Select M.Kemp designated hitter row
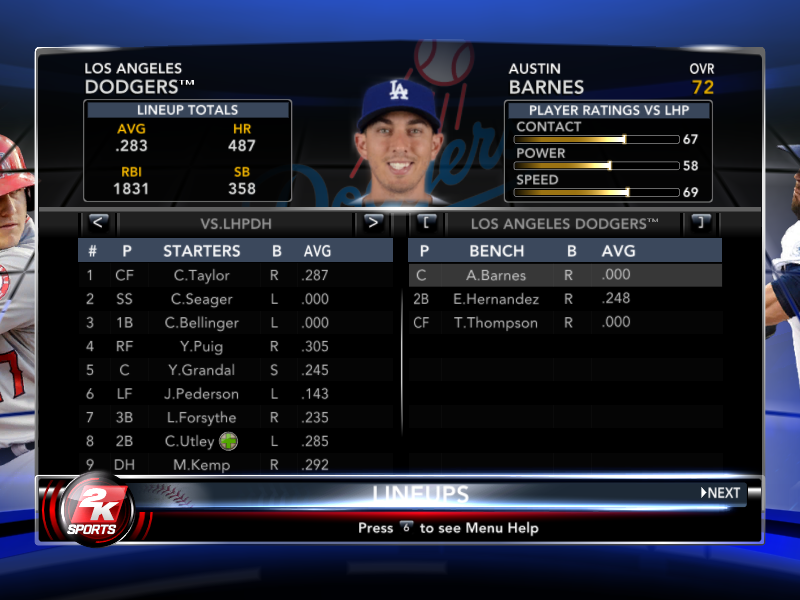This screenshot has height=600, width=800. tap(202, 465)
